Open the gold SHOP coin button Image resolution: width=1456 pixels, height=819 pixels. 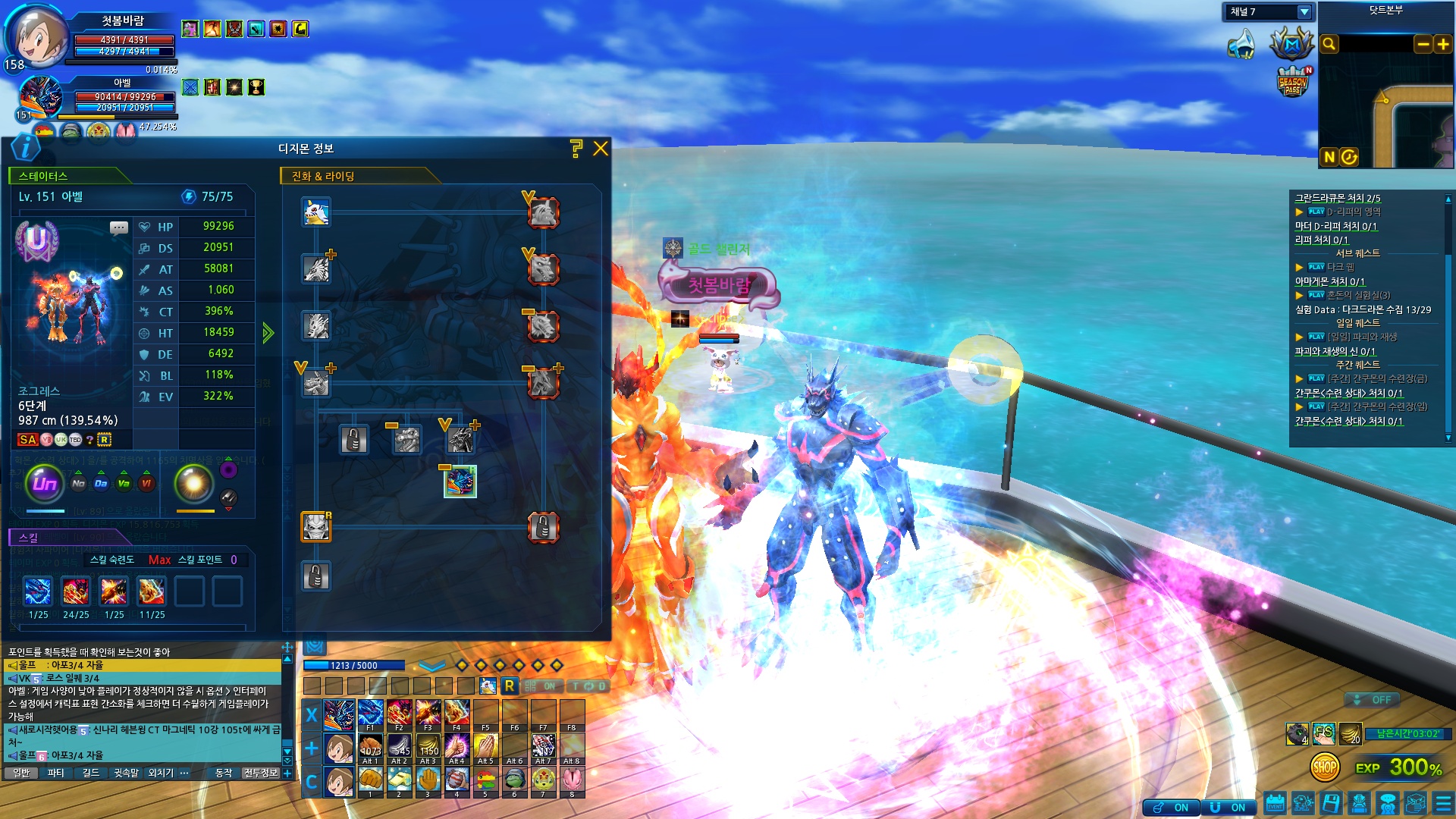(x=1324, y=767)
